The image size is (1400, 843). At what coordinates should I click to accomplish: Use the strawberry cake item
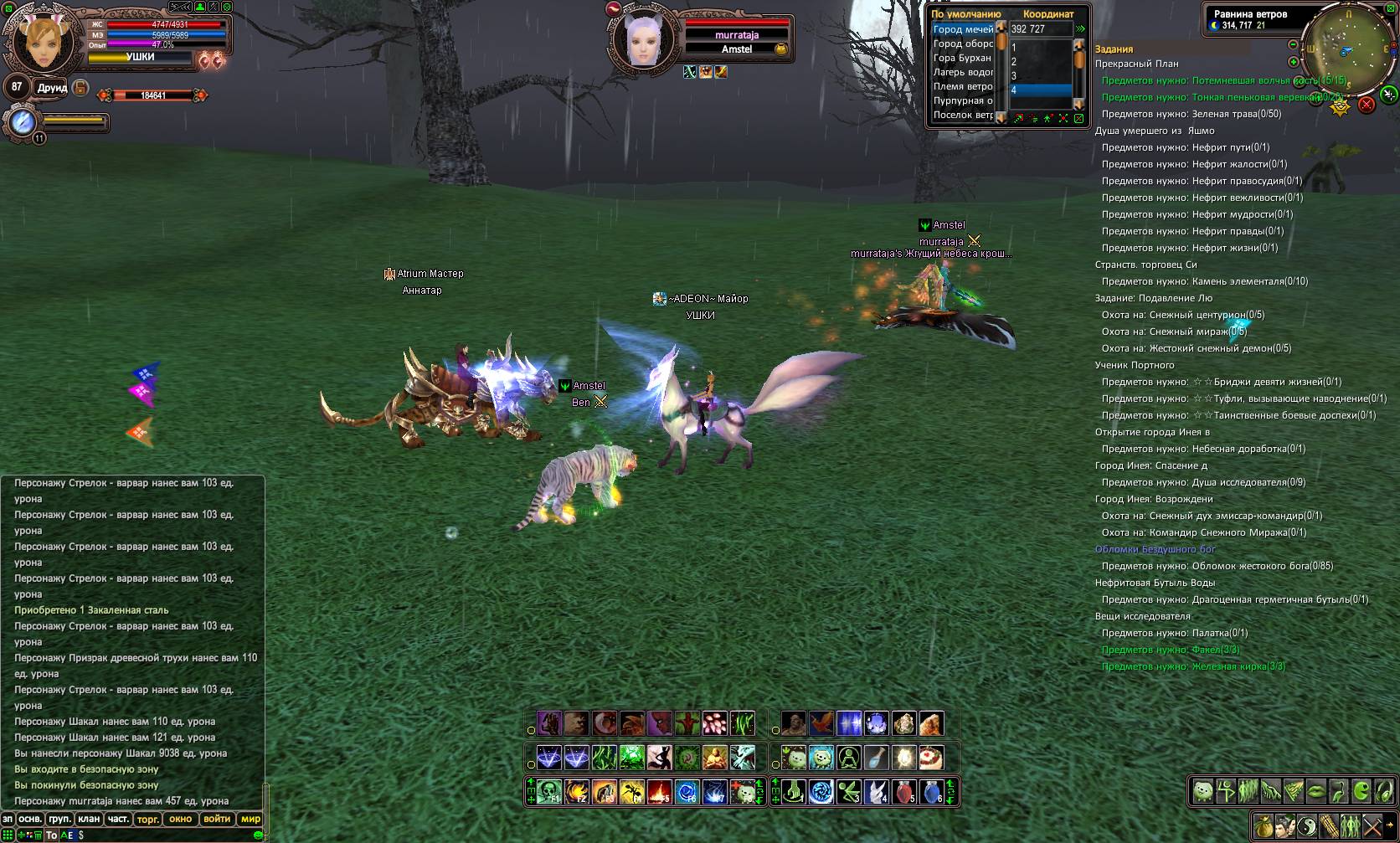[x=931, y=758]
